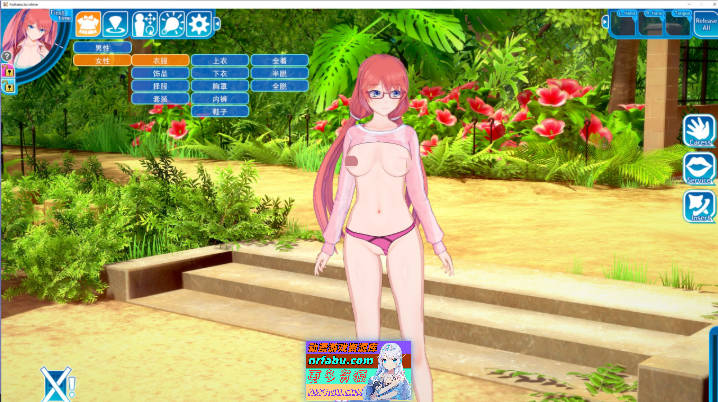Open the character position move icon

(x=144, y=25)
